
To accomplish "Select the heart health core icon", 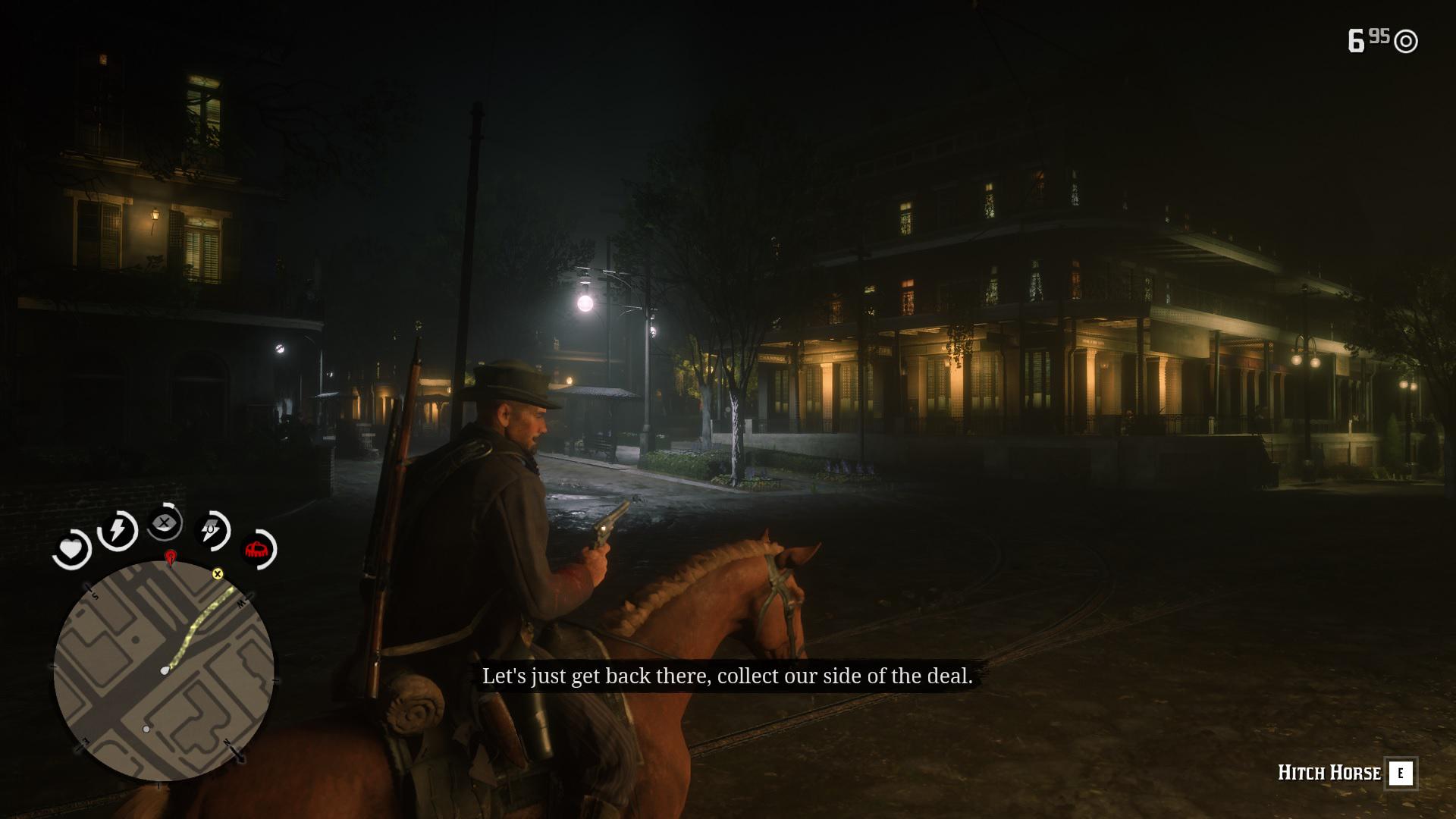I will coord(71,549).
